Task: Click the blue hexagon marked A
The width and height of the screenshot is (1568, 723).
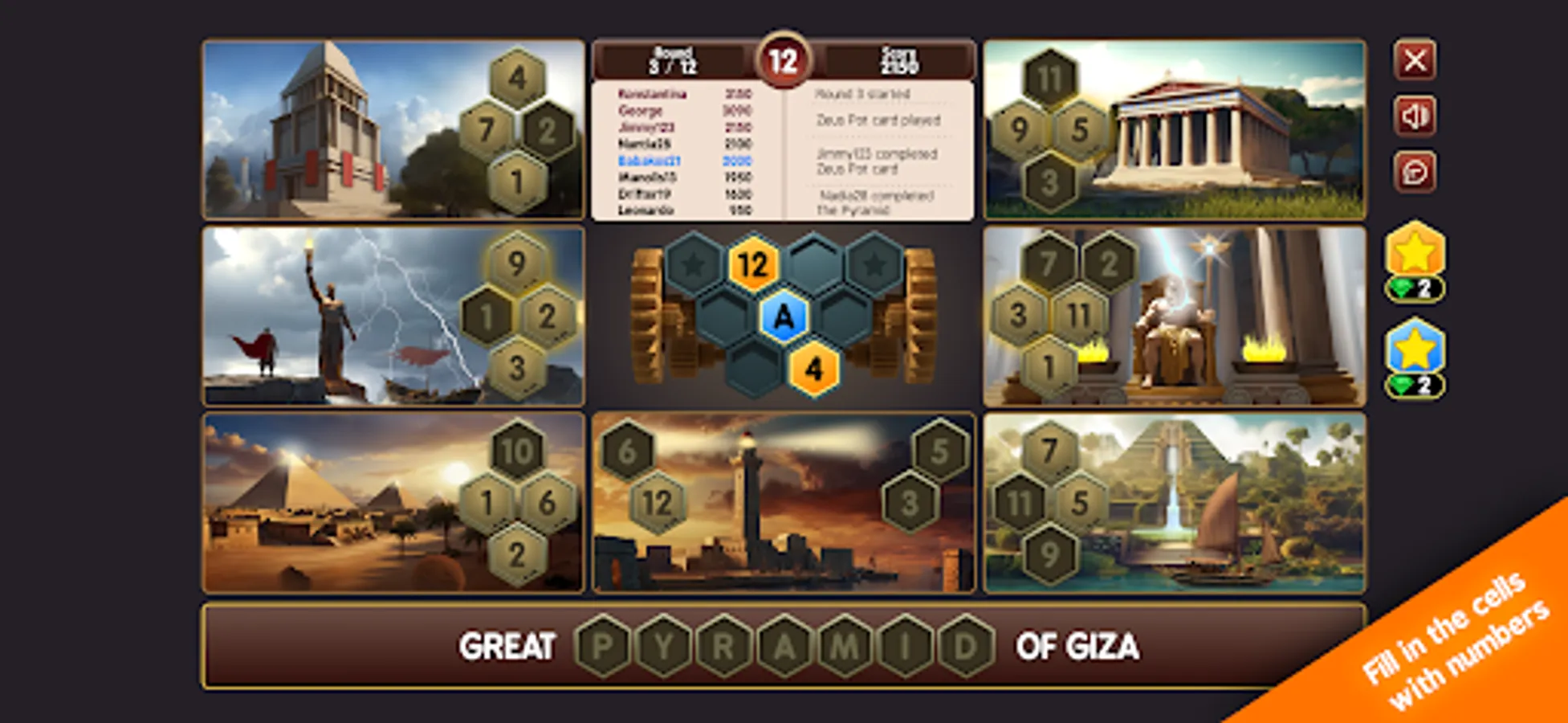Action: (783, 318)
